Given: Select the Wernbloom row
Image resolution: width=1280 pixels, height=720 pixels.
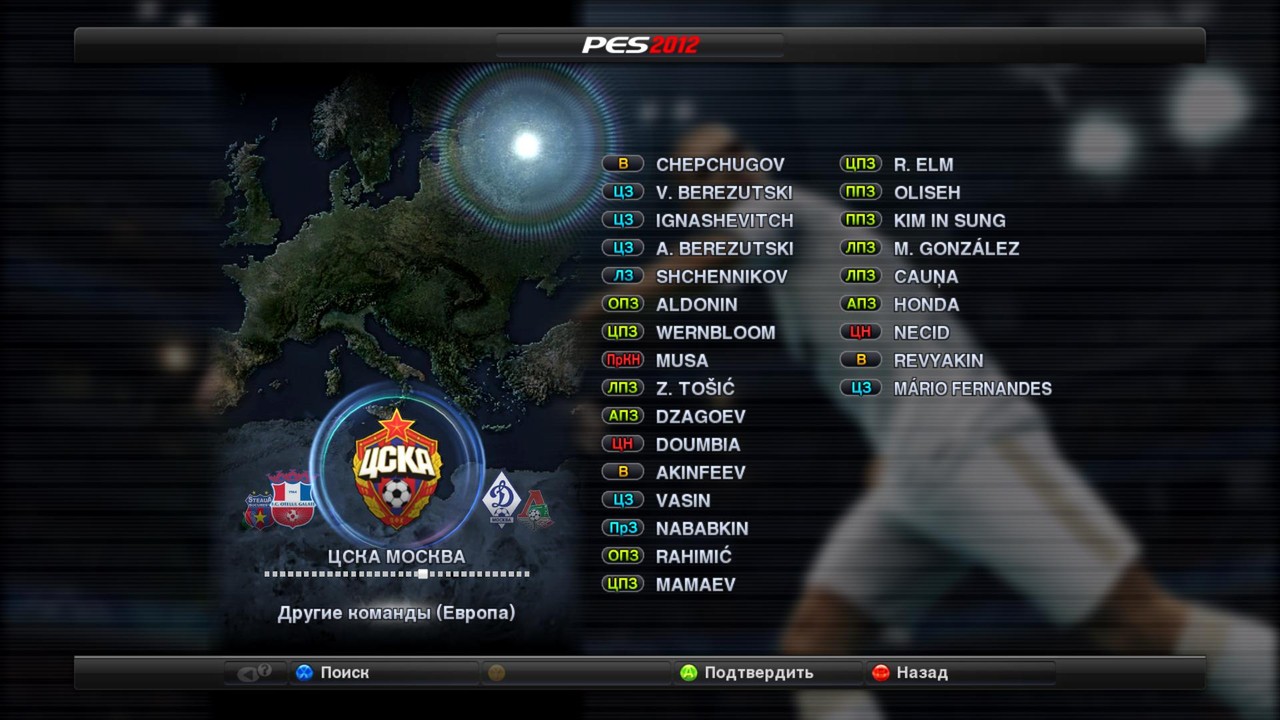Looking at the screenshot, I should pyautogui.click(x=715, y=332).
